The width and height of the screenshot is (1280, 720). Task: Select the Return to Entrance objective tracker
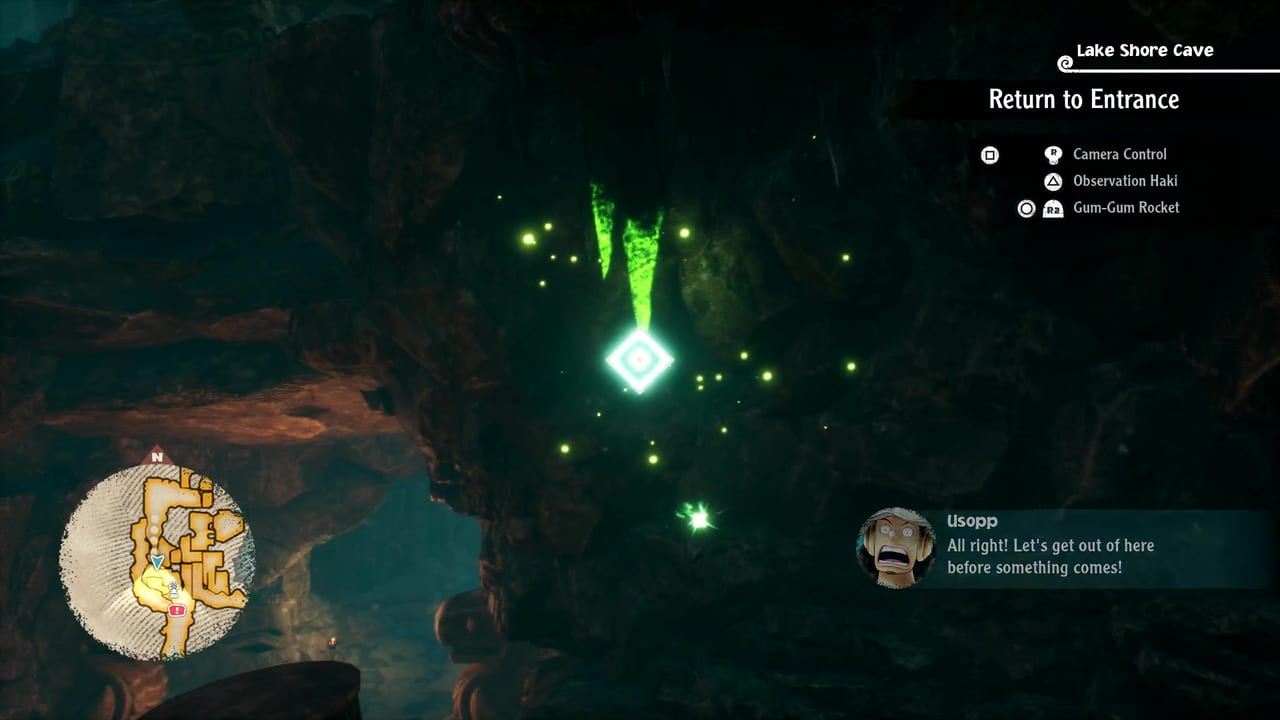1083,99
